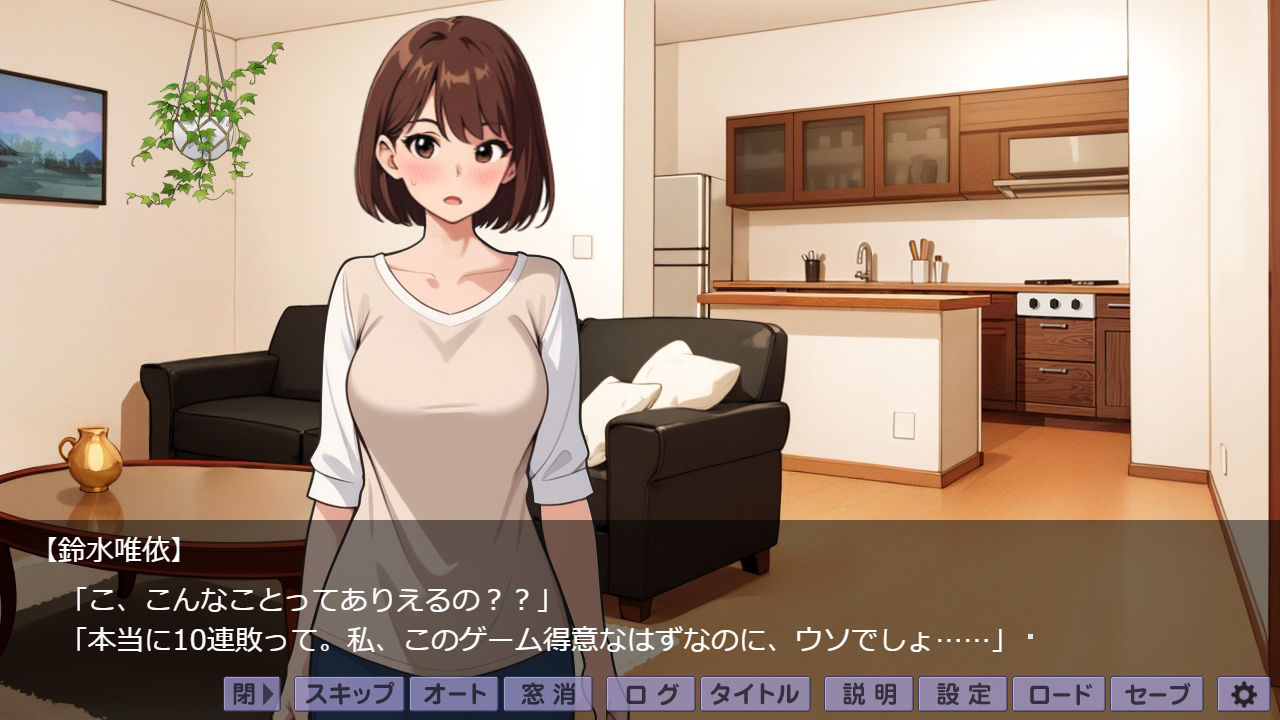Hide the message window with 窓消
The width and height of the screenshot is (1280, 720).
point(547,693)
